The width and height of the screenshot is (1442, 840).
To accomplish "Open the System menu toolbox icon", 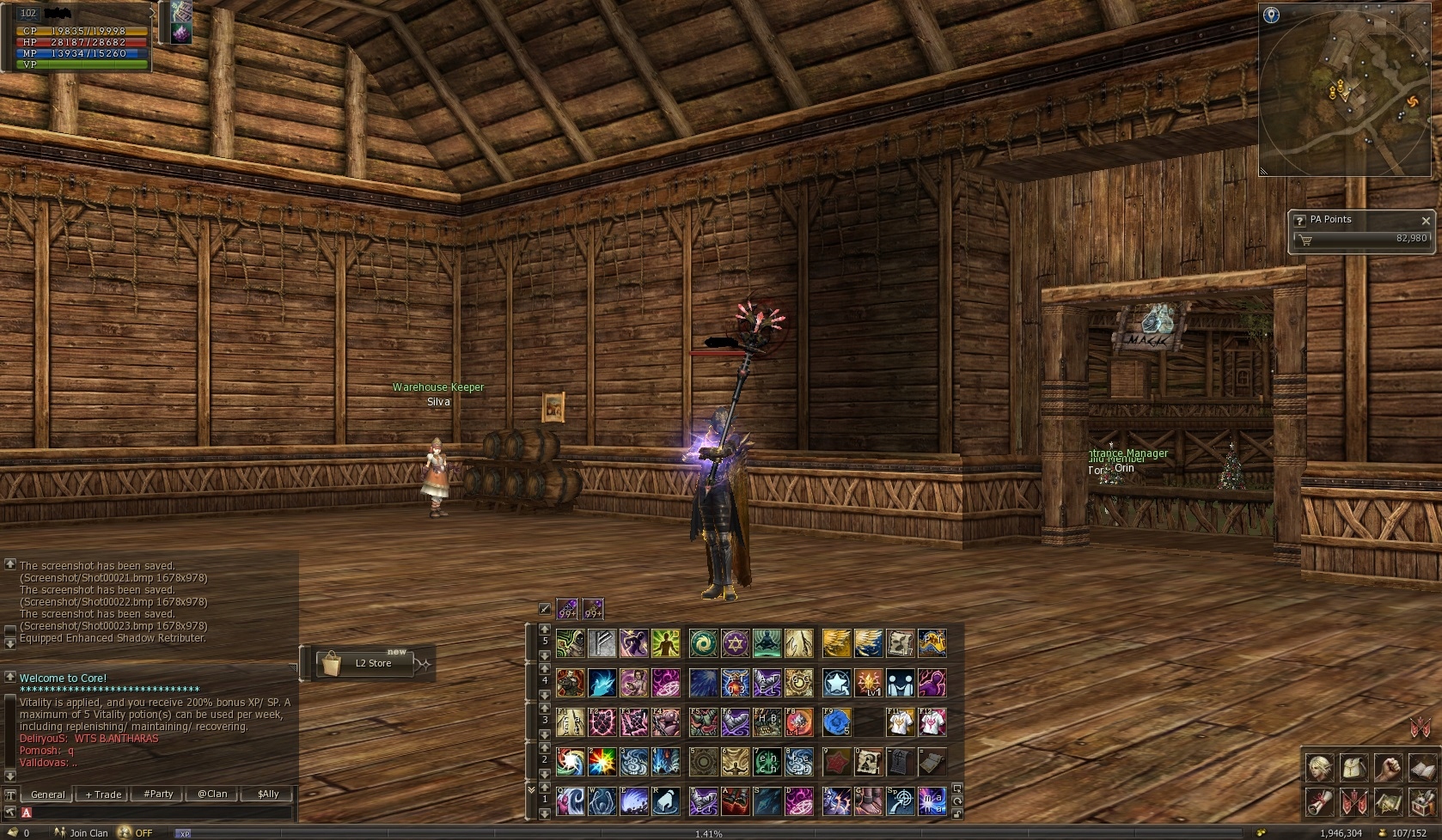I will [x=1422, y=802].
